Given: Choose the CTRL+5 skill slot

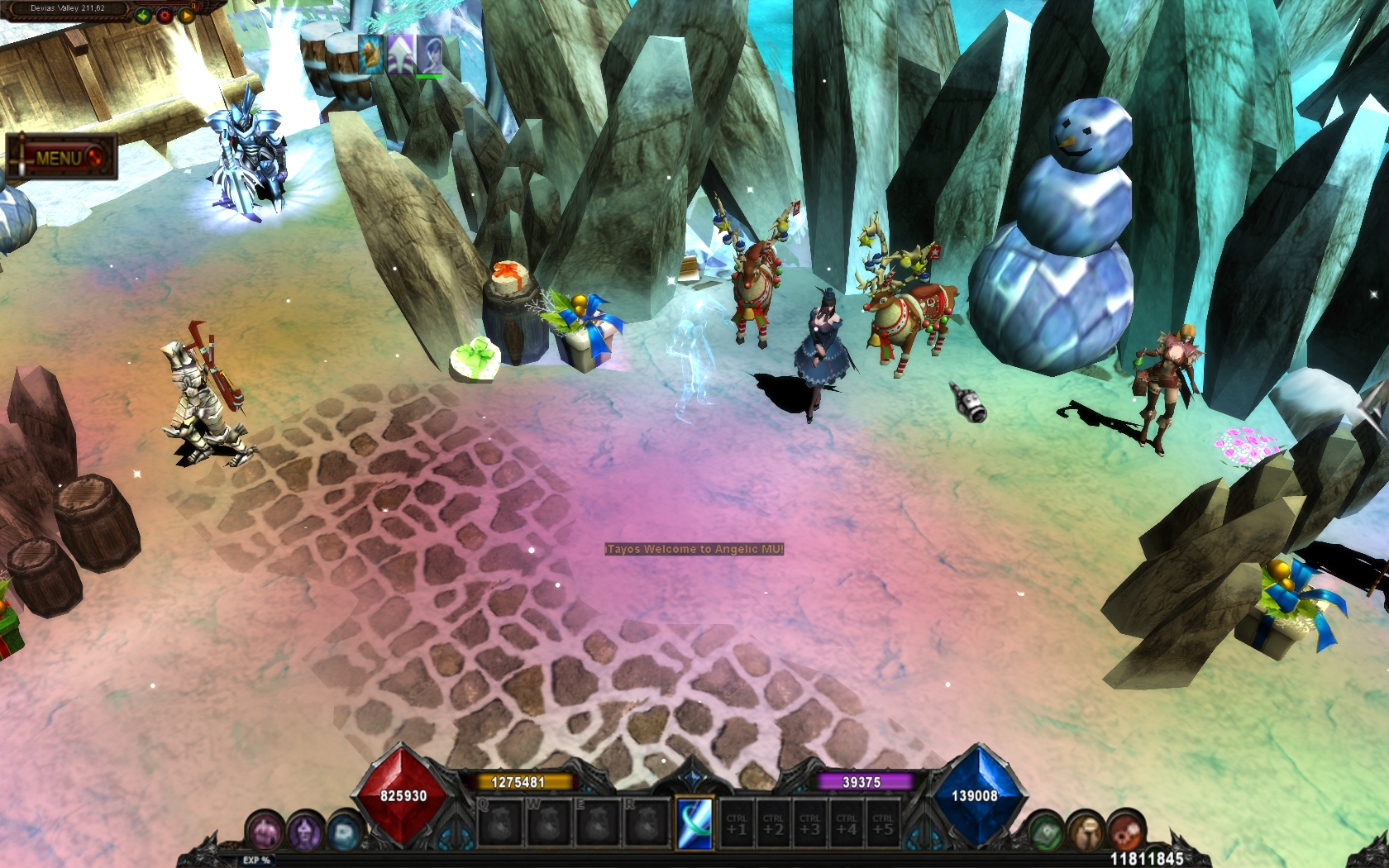Looking at the screenshot, I should coord(883,823).
